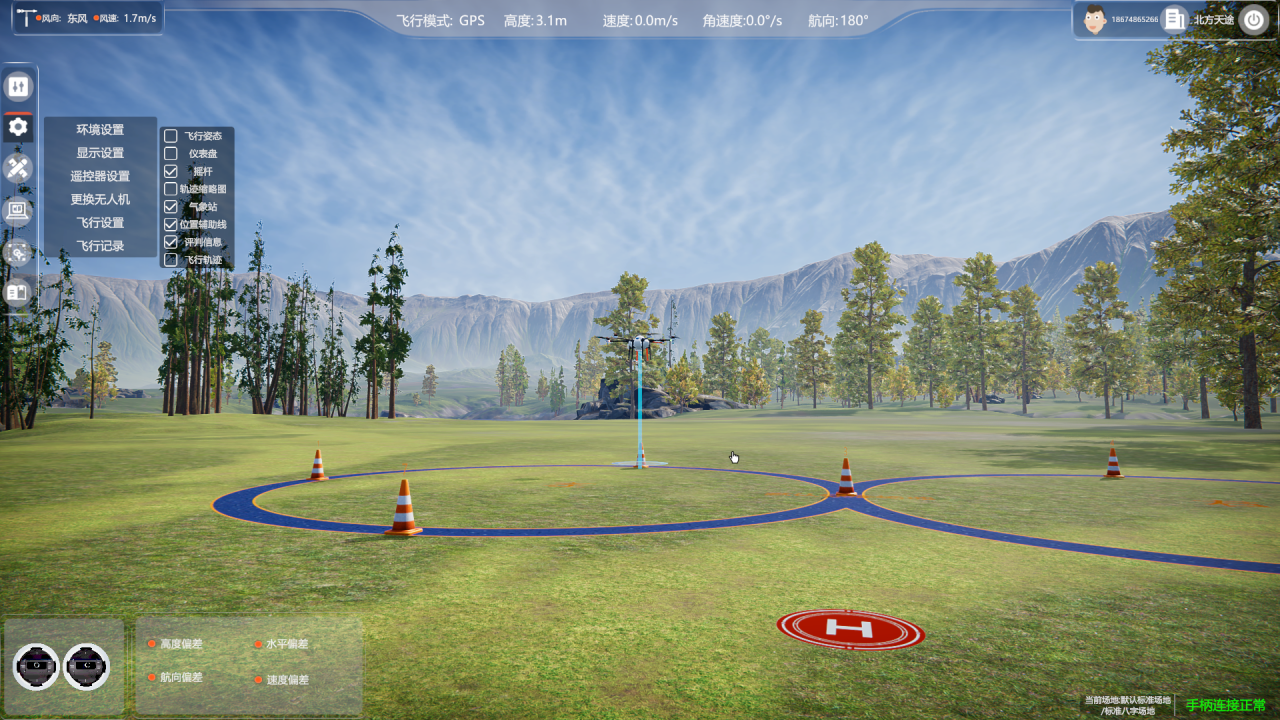Select the laptop icon in the sidebar
Viewport: 1280px width, 720px height.
point(18,210)
